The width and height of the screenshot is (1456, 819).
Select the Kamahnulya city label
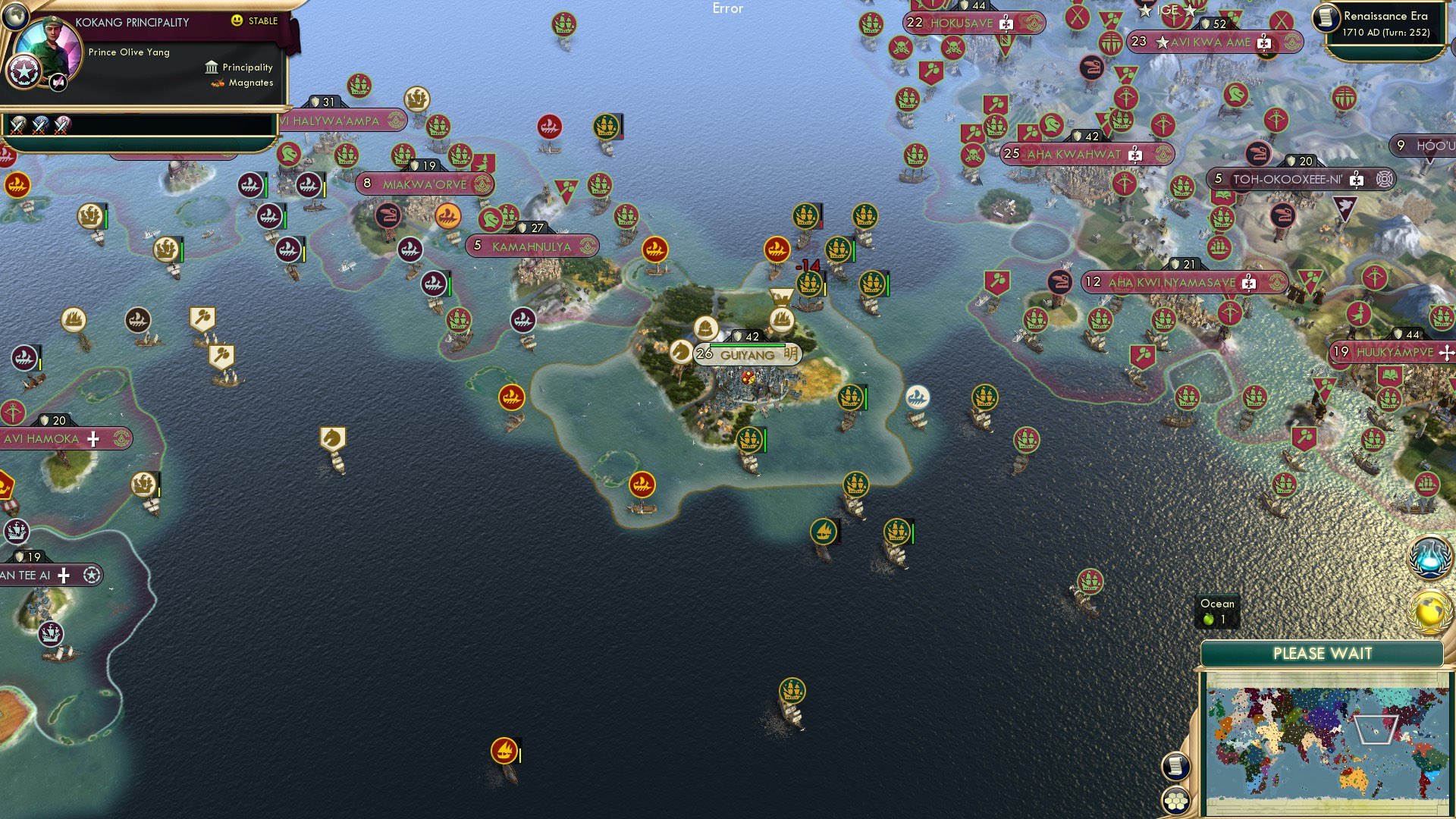pos(531,246)
